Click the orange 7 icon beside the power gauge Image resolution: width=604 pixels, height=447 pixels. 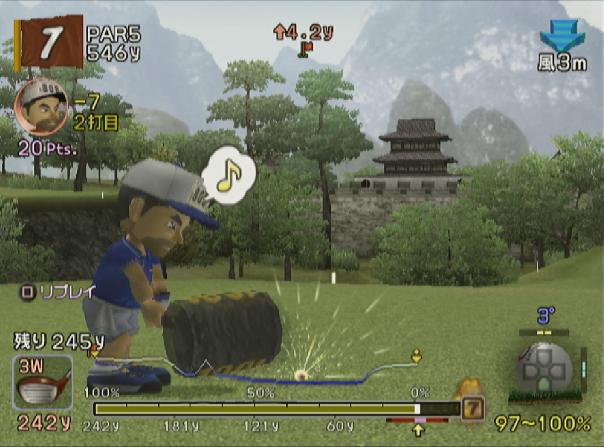472,407
